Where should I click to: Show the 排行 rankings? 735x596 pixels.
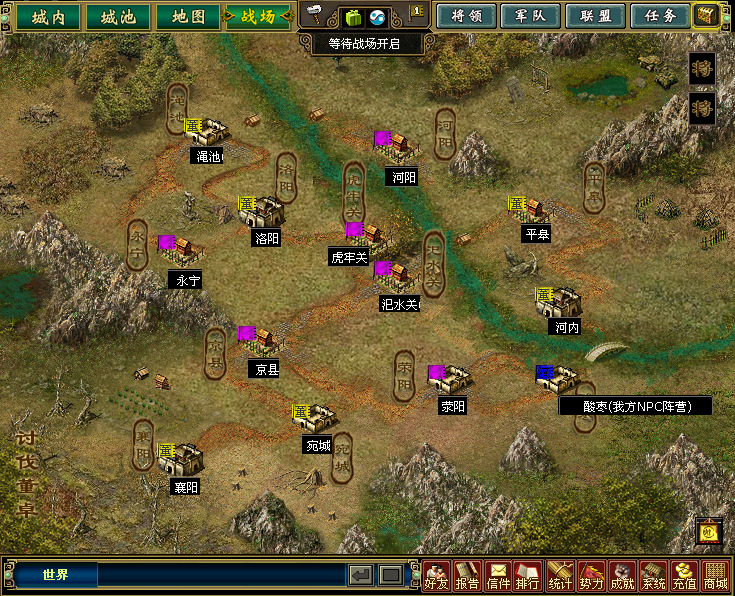[528, 576]
